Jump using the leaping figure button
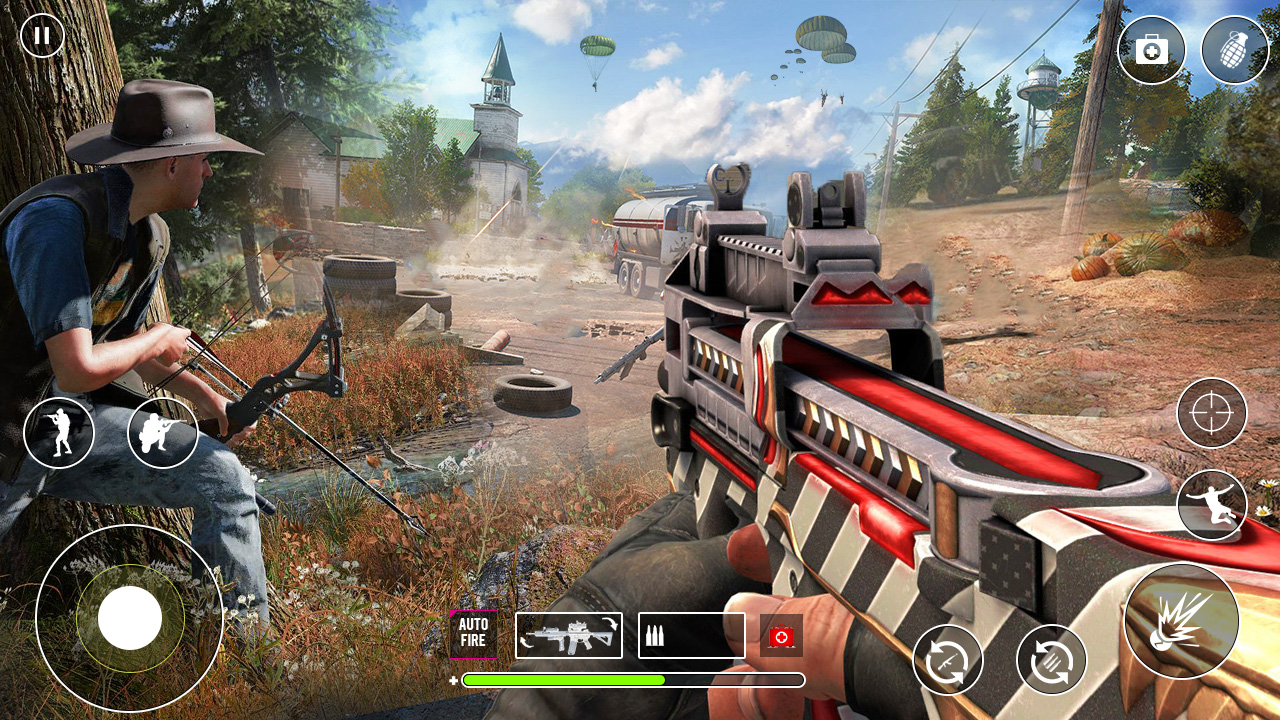 pos(1211,505)
